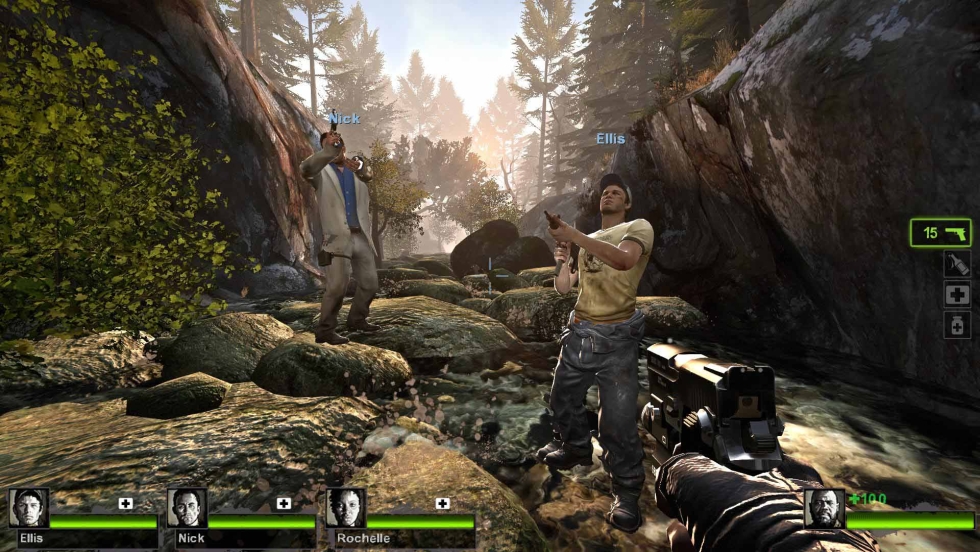
Task: Click your own survivor portrait
Action: pos(824,508)
